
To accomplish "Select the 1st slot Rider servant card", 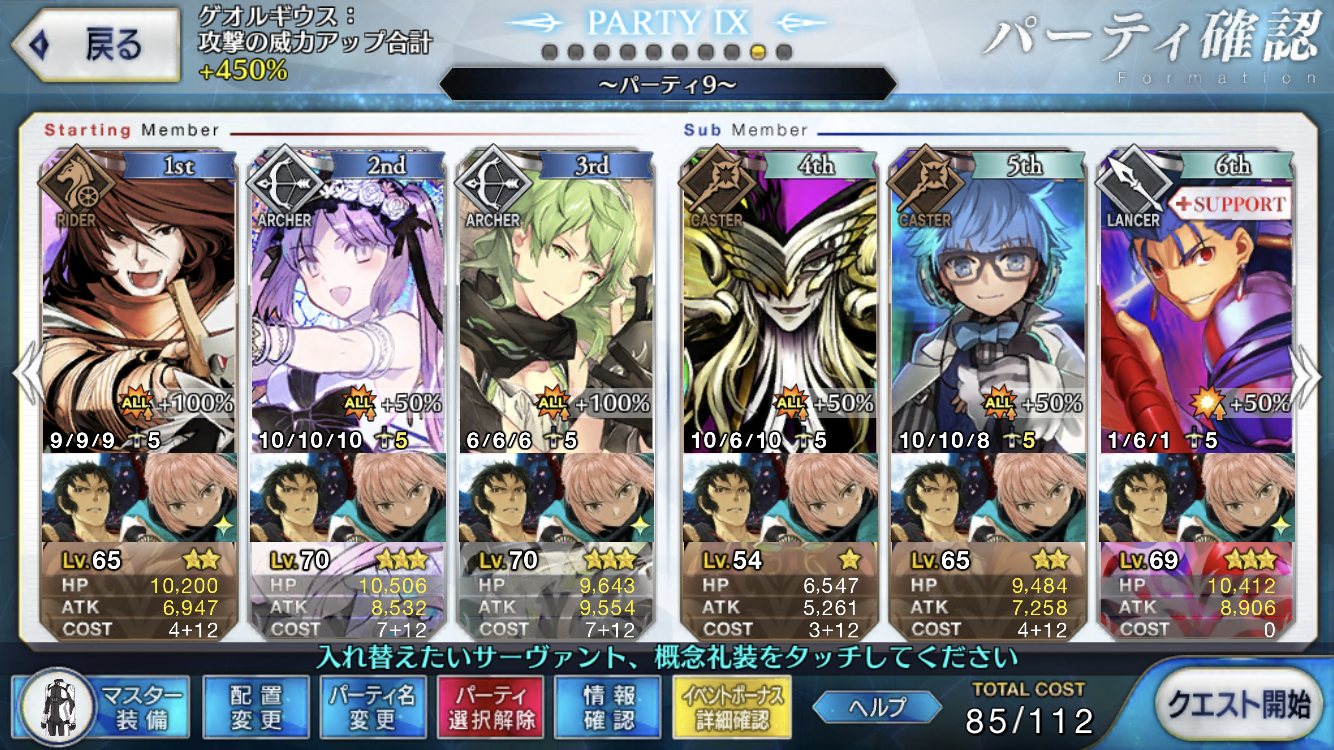I will click(x=139, y=300).
